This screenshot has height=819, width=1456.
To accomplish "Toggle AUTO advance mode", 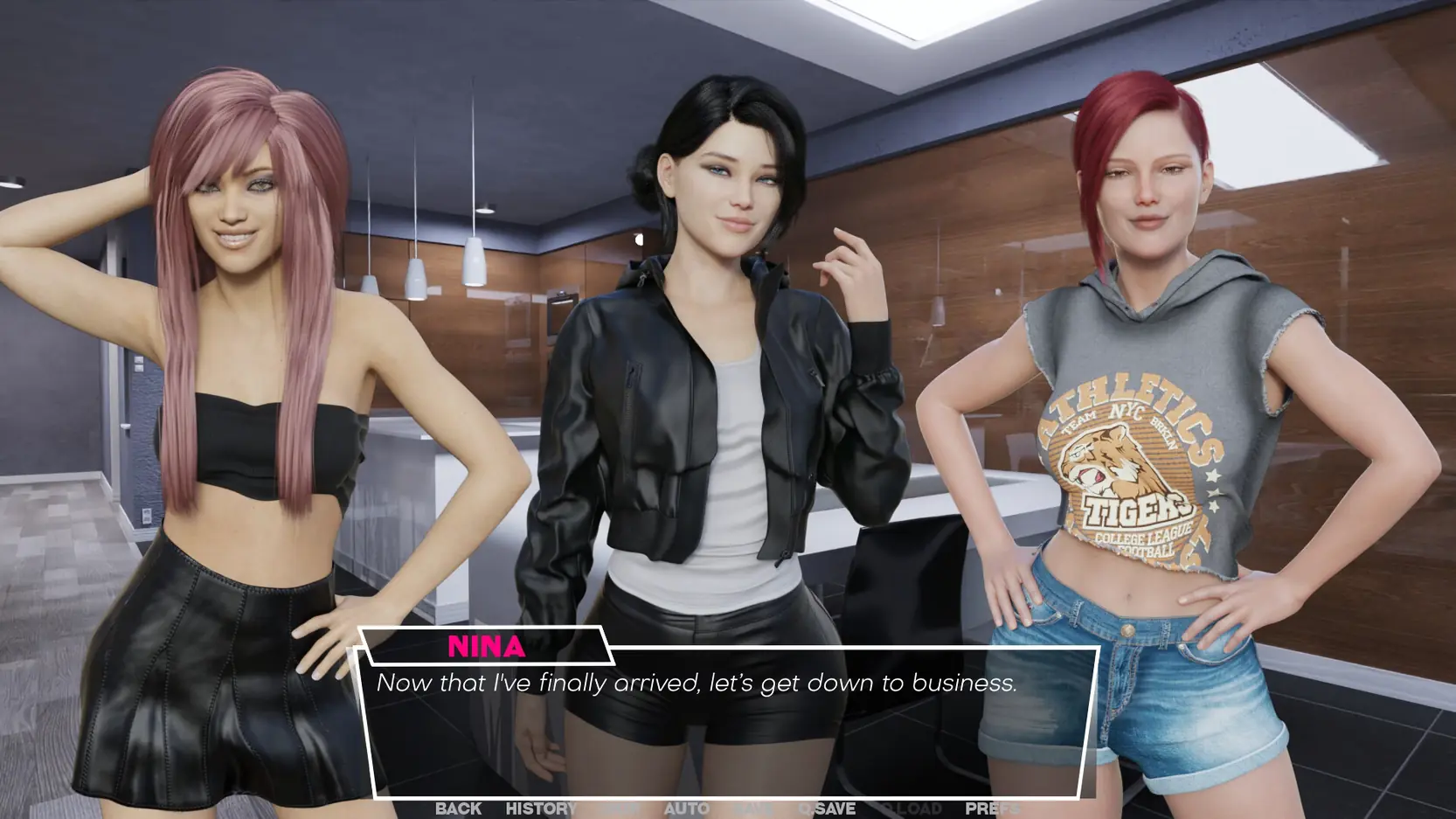I will [686, 809].
